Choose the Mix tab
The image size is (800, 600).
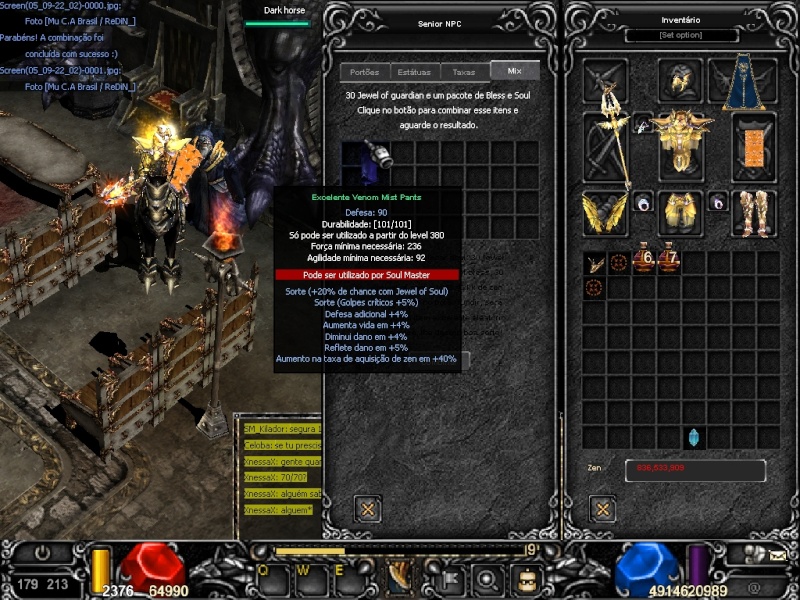pos(515,71)
